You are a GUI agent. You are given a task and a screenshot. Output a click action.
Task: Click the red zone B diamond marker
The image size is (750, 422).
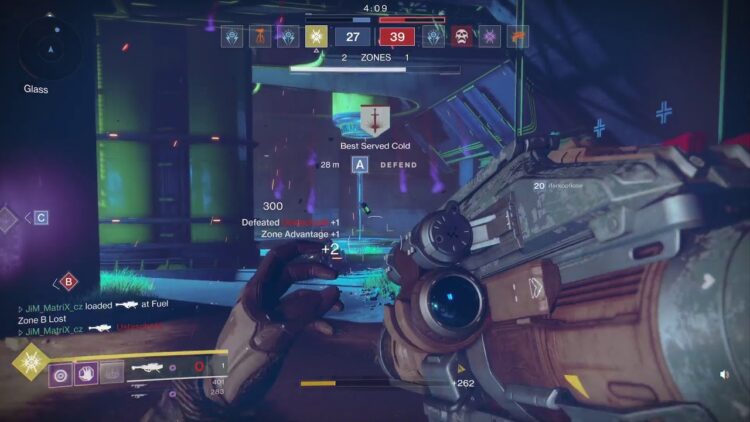(x=68, y=282)
